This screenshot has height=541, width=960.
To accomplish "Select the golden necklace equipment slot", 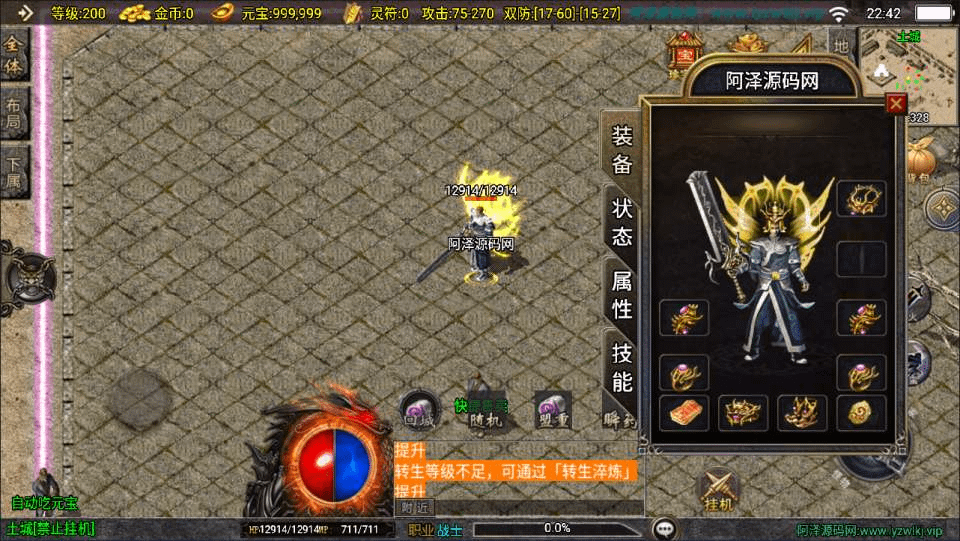I will (x=861, y=200).
